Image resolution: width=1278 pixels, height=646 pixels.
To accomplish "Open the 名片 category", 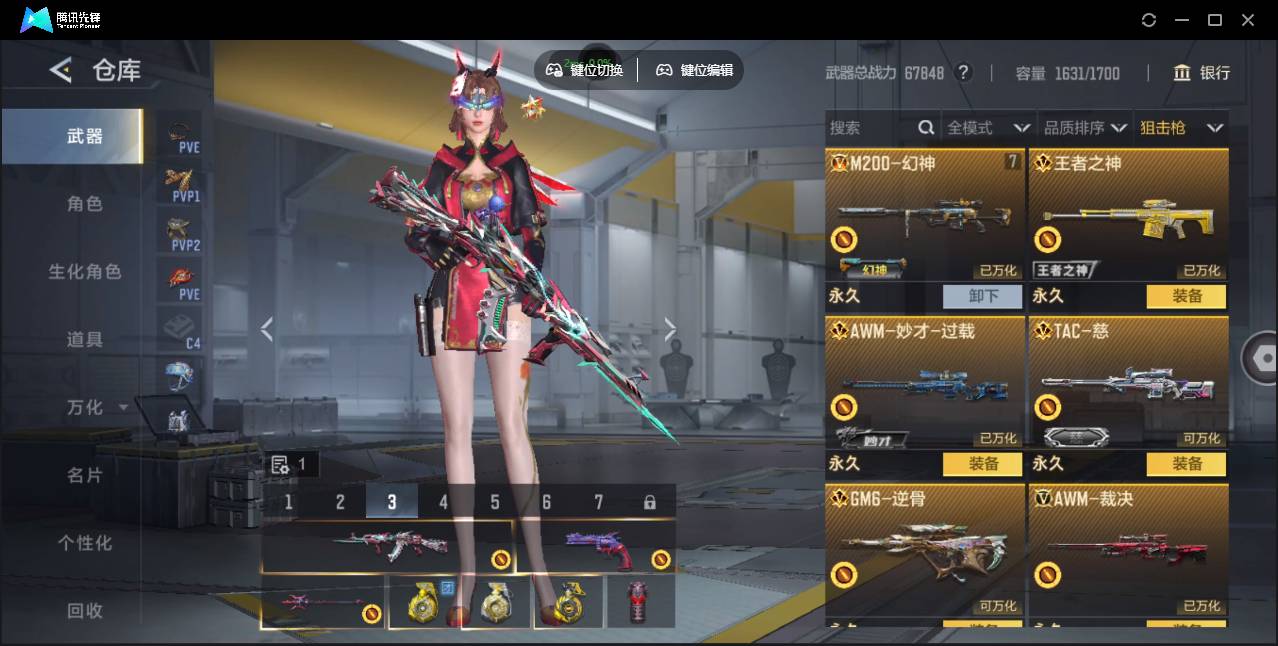I will pyautogui.click(x=85, y=475).
